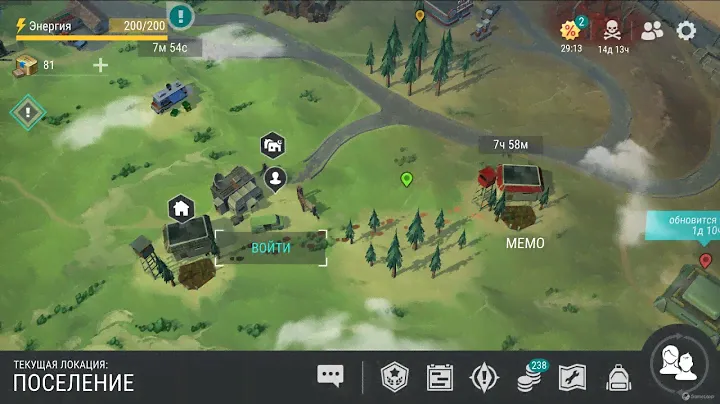Open the wrench blueprint crafting icon
The width and height of the screenshot is (720, 404).
pos(572,377)
